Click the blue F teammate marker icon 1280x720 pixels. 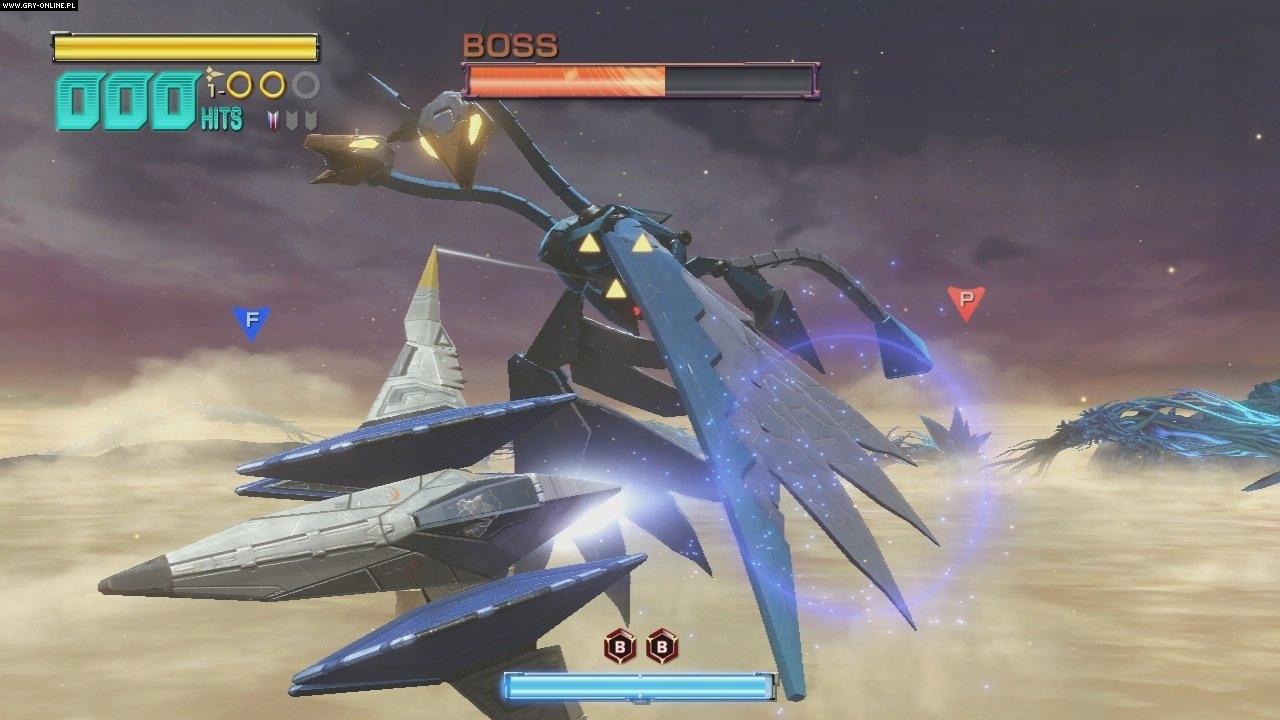coord(249,321)
